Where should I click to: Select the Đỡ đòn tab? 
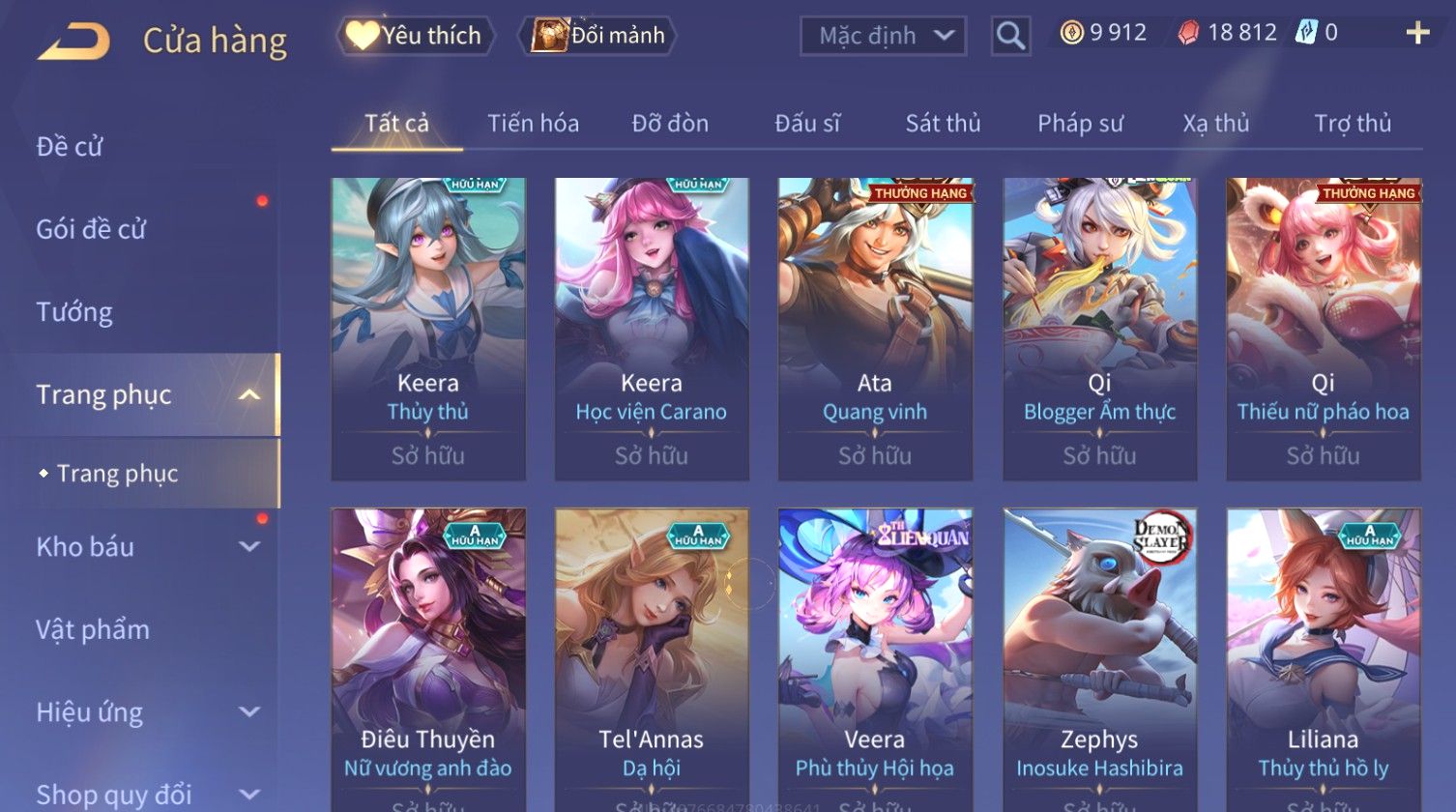[x=670, y=124]
